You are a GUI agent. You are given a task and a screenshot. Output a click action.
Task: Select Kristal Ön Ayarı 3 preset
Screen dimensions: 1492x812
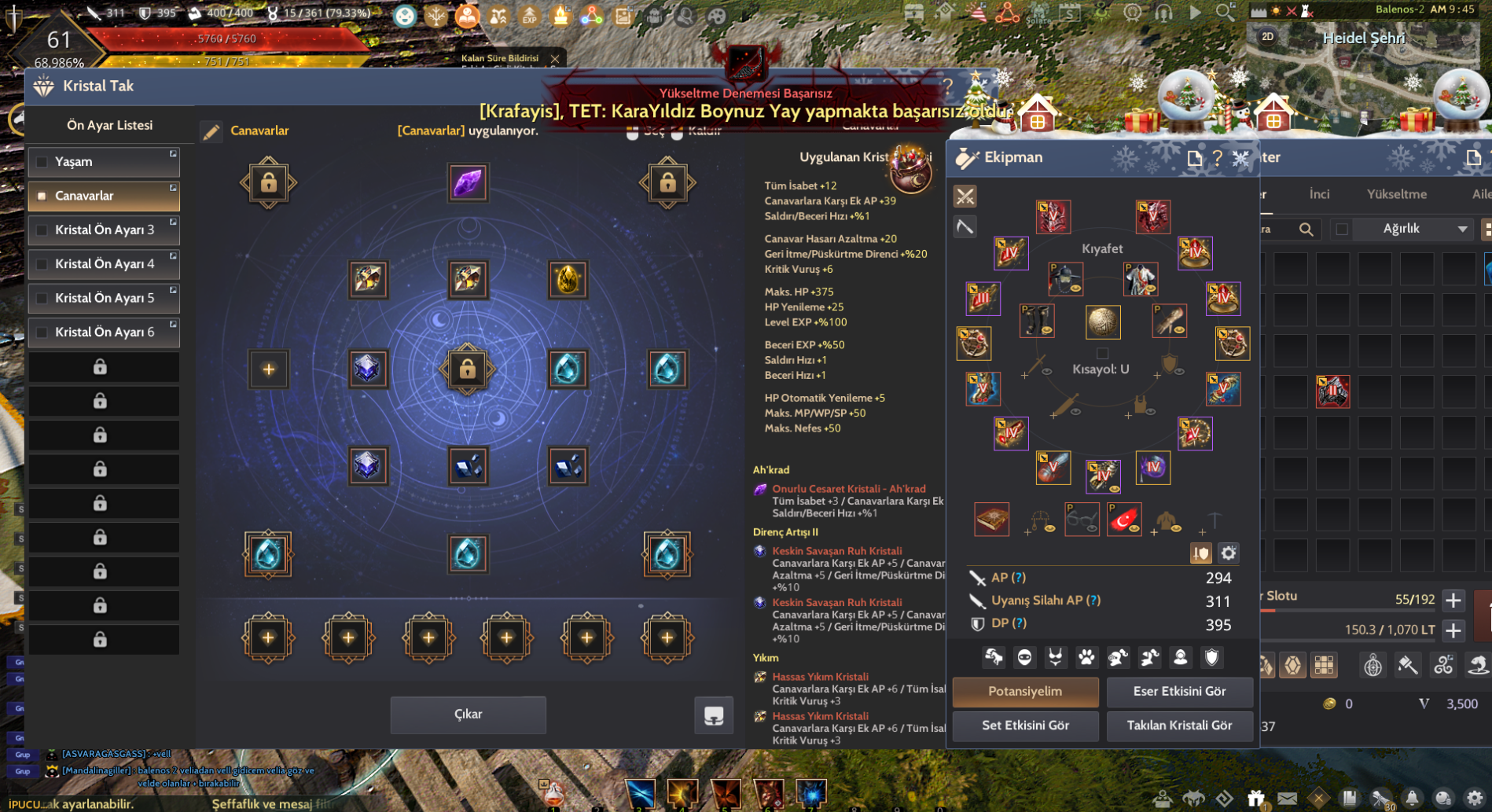click(104, 230)
